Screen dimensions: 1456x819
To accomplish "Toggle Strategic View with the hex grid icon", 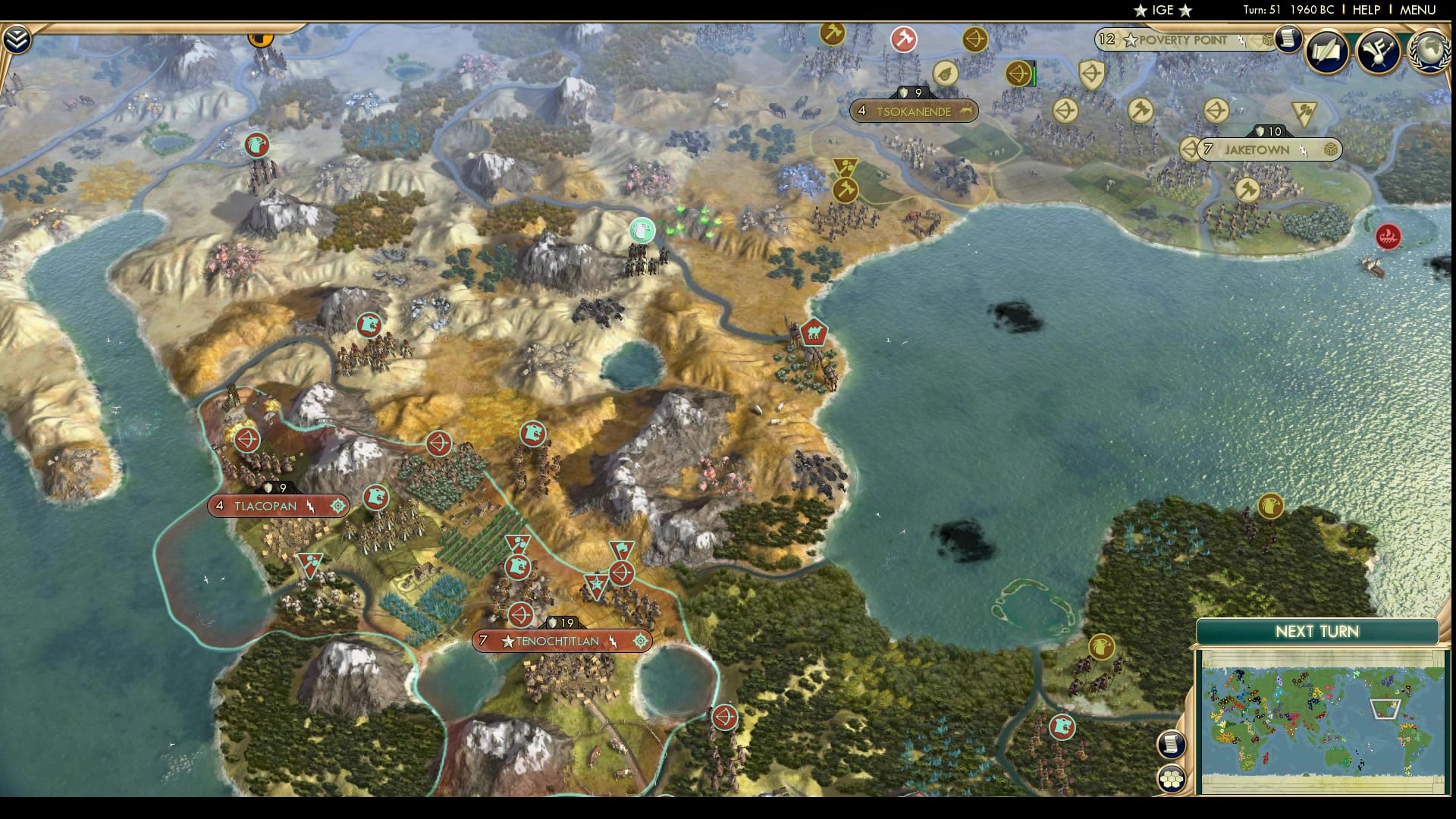I will tap(1172, 777).
